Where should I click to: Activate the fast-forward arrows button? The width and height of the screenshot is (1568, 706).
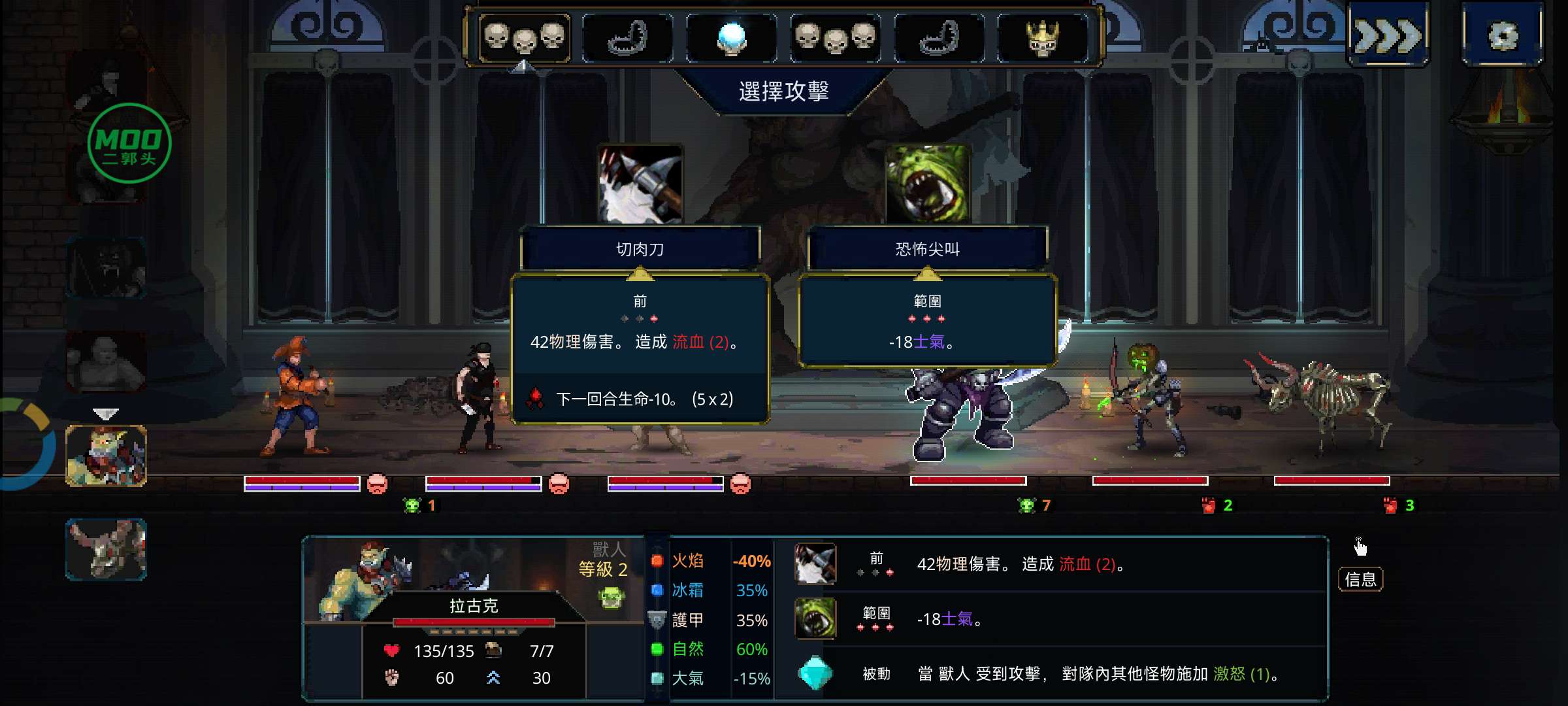1388,36
